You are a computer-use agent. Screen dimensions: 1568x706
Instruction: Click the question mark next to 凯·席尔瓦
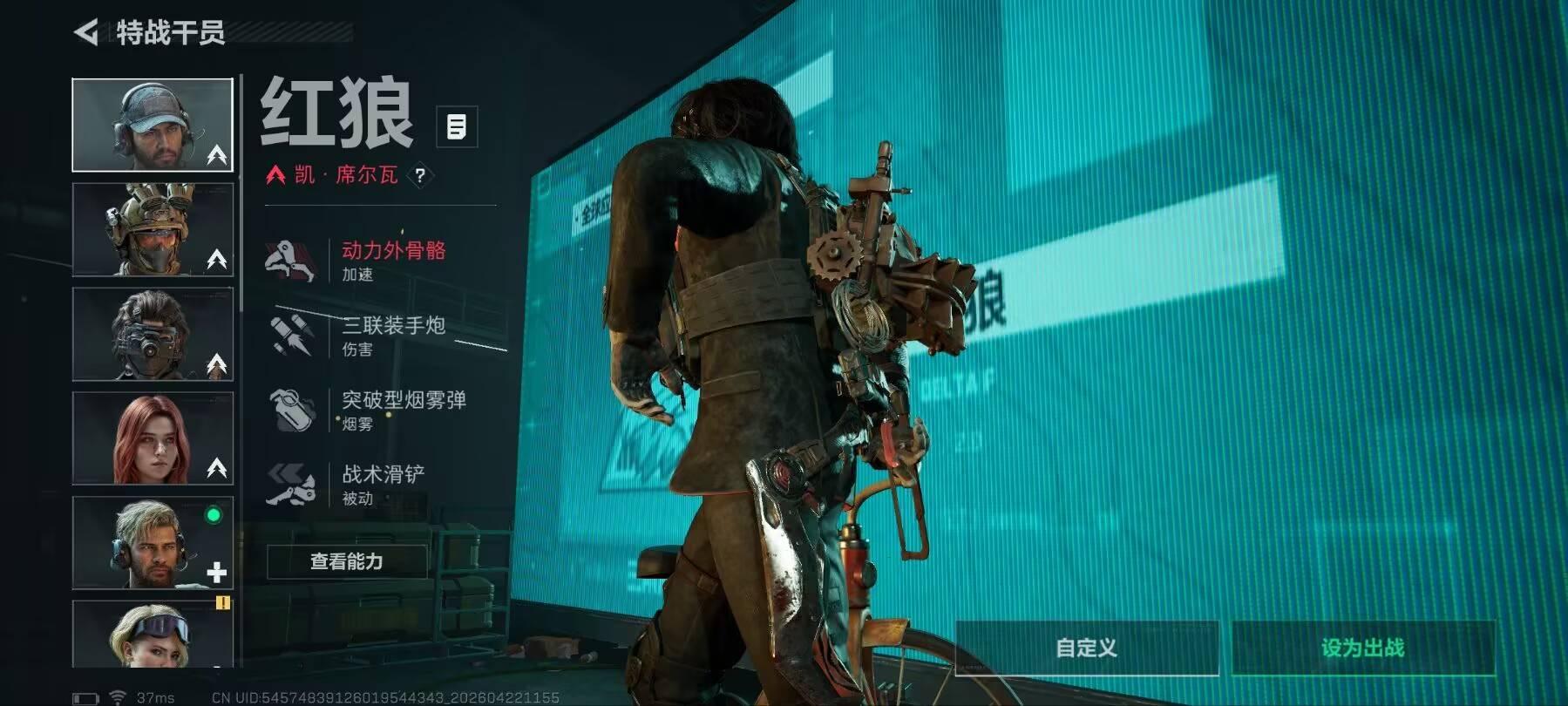pyautogui.click(x=420, y=175)
